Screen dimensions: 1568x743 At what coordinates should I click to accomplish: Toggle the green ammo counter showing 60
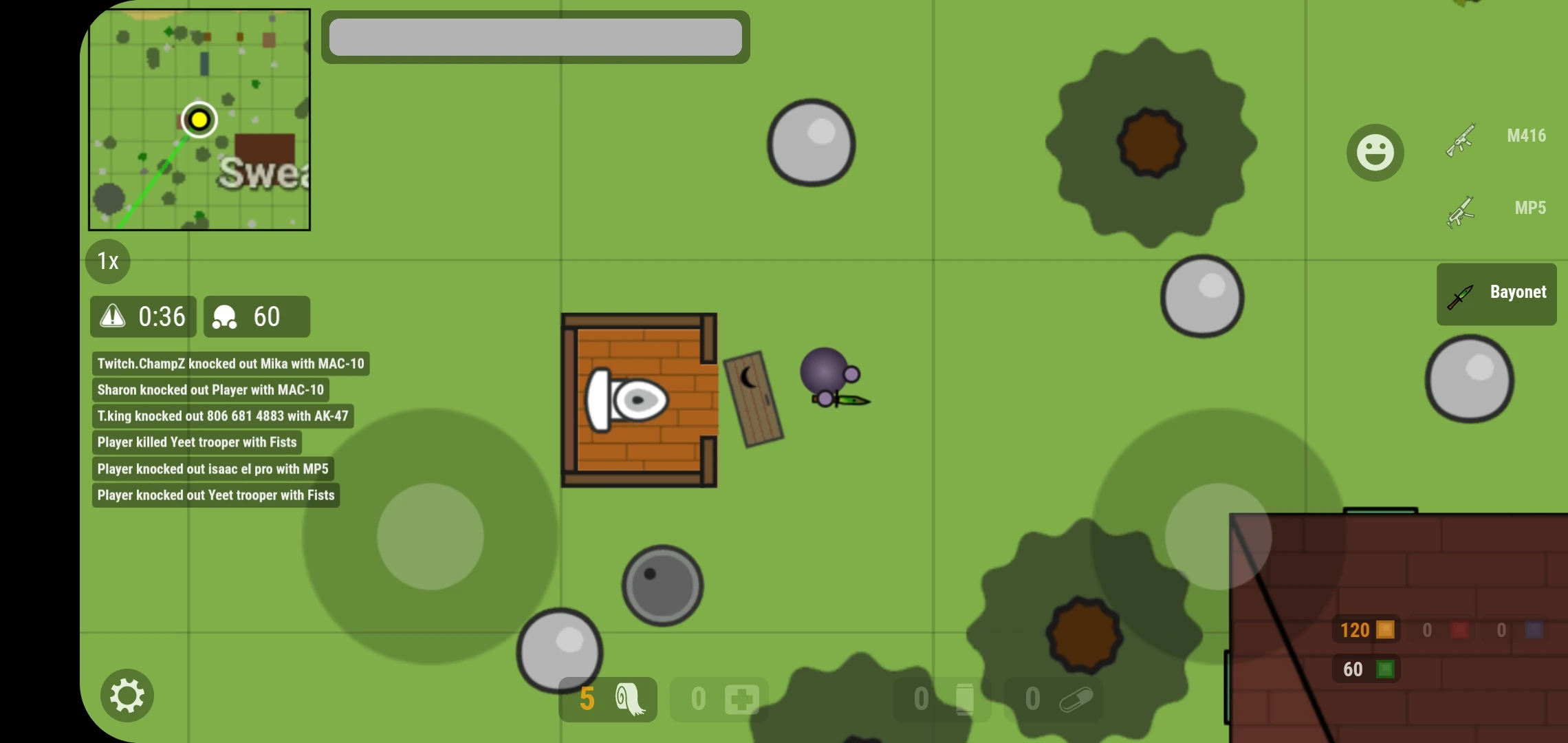click(x=1366, y=669)
